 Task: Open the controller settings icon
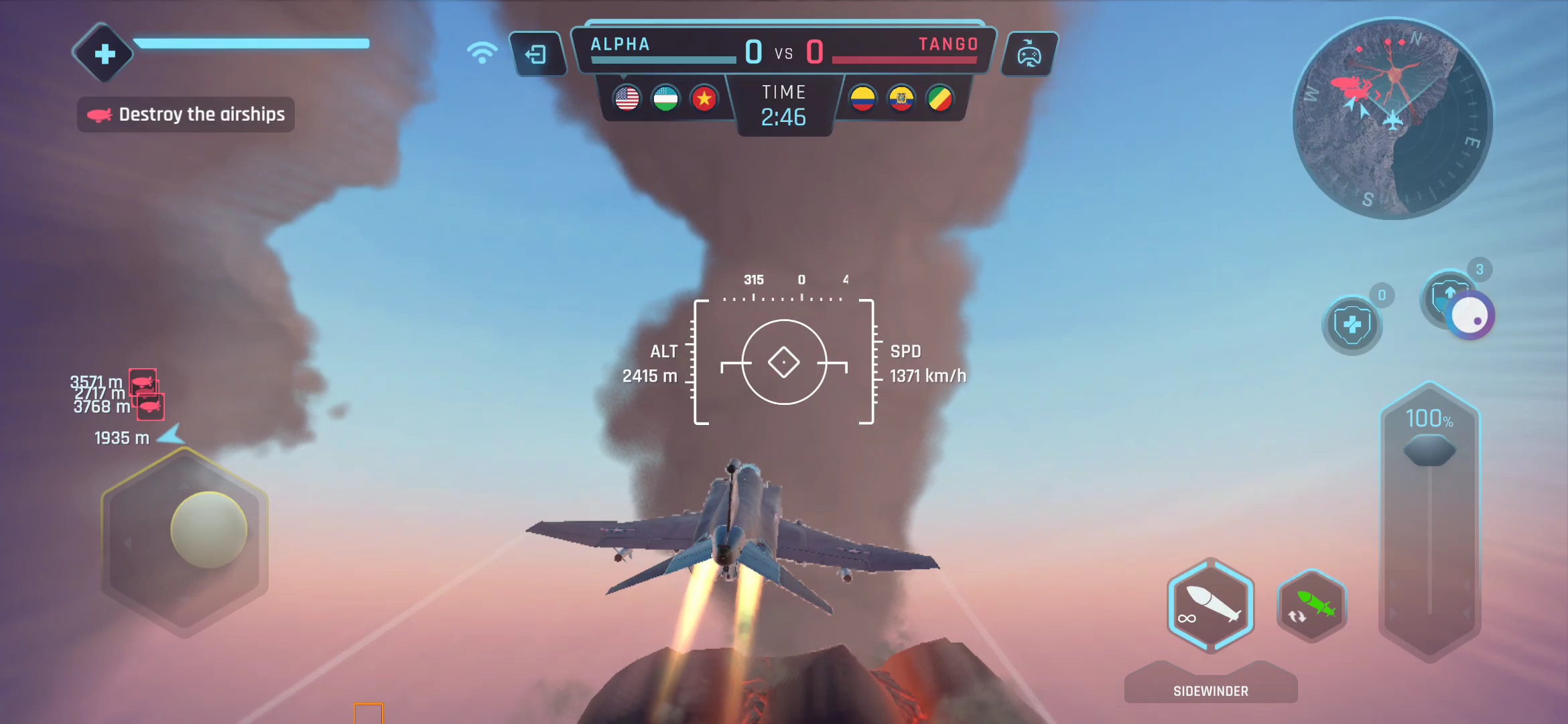pos(1029,54)
